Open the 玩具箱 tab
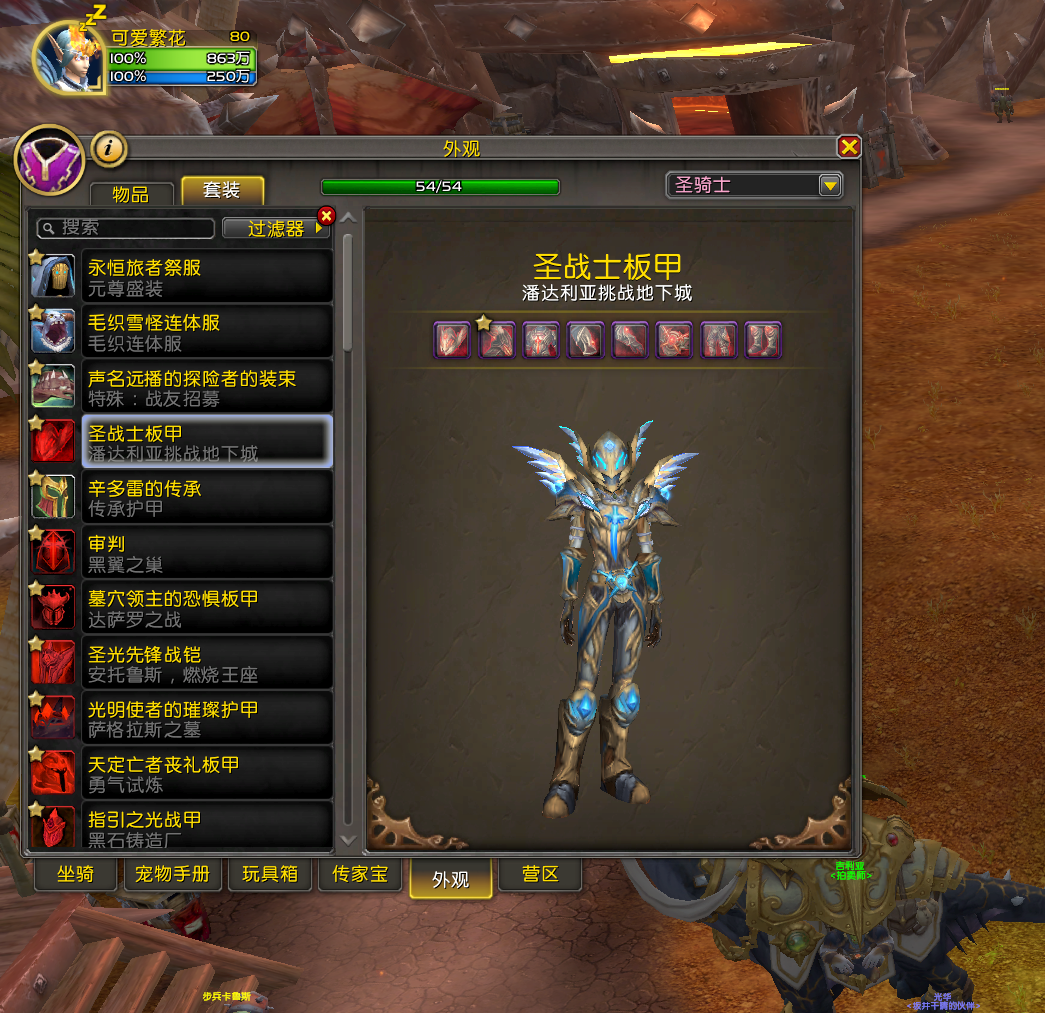 tap(270, 874)
